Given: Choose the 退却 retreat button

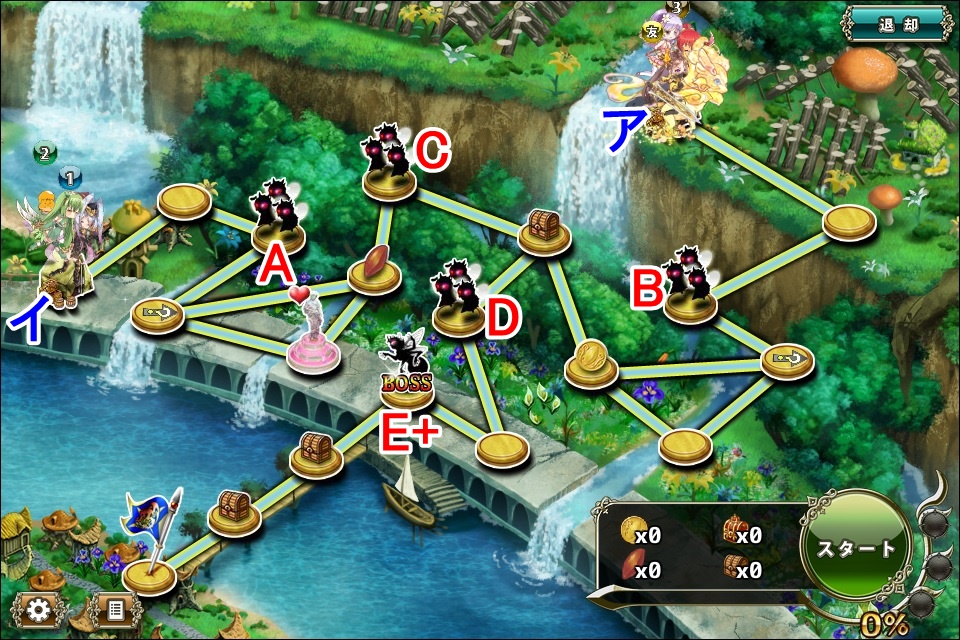Looking at the screenshot, I should (x=895, y=24).
